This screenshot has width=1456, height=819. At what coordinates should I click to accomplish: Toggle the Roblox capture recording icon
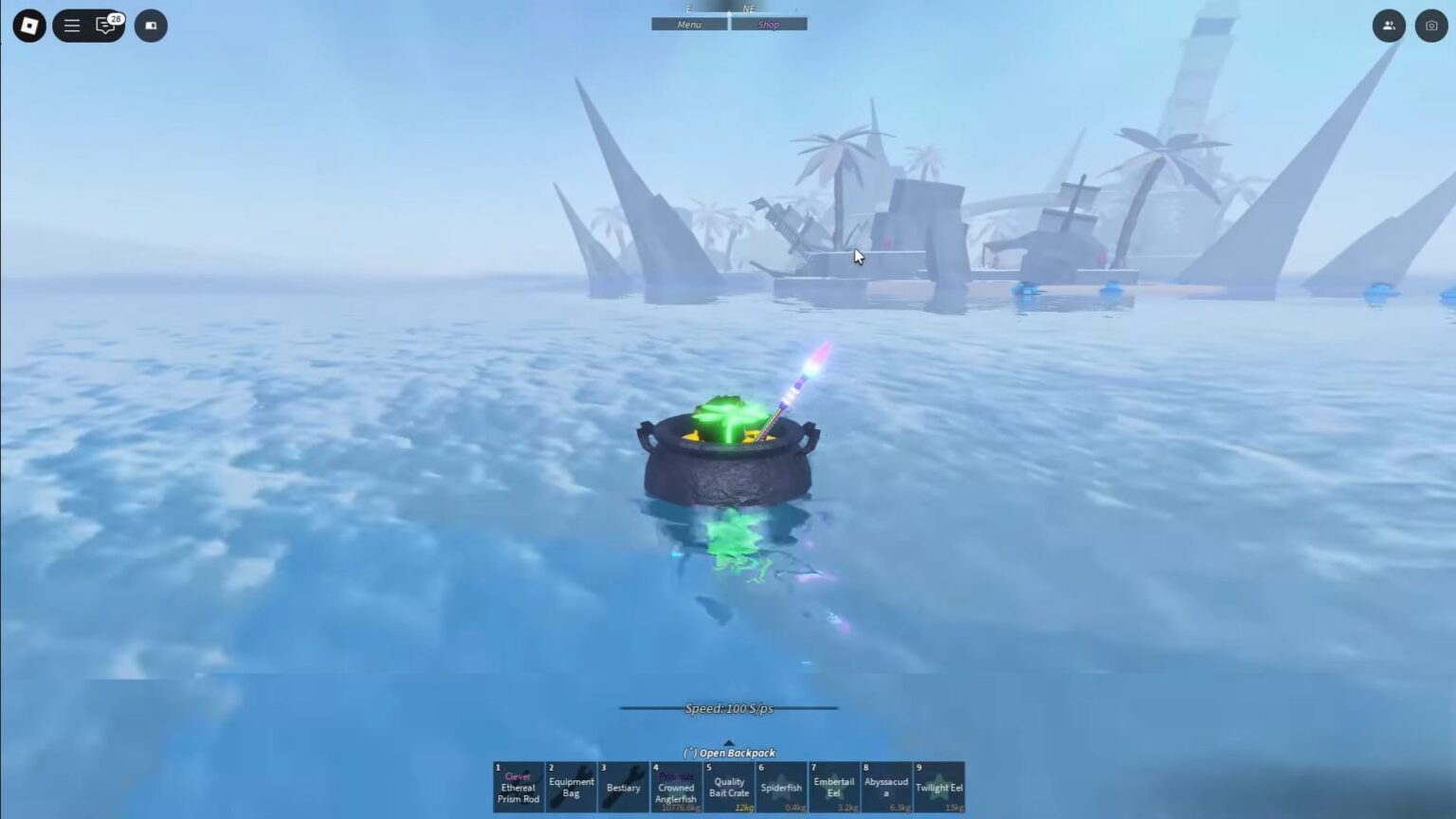pos(151,26)
